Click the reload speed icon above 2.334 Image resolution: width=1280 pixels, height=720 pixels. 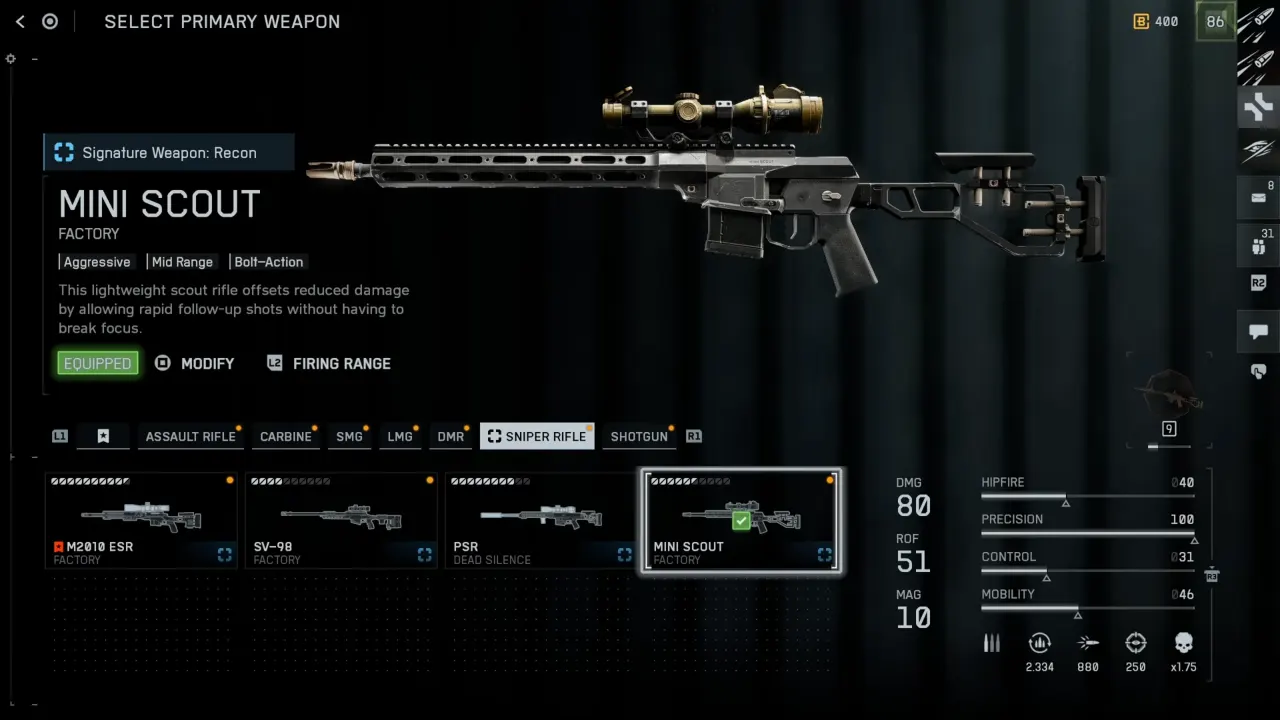coord(1039,643)
